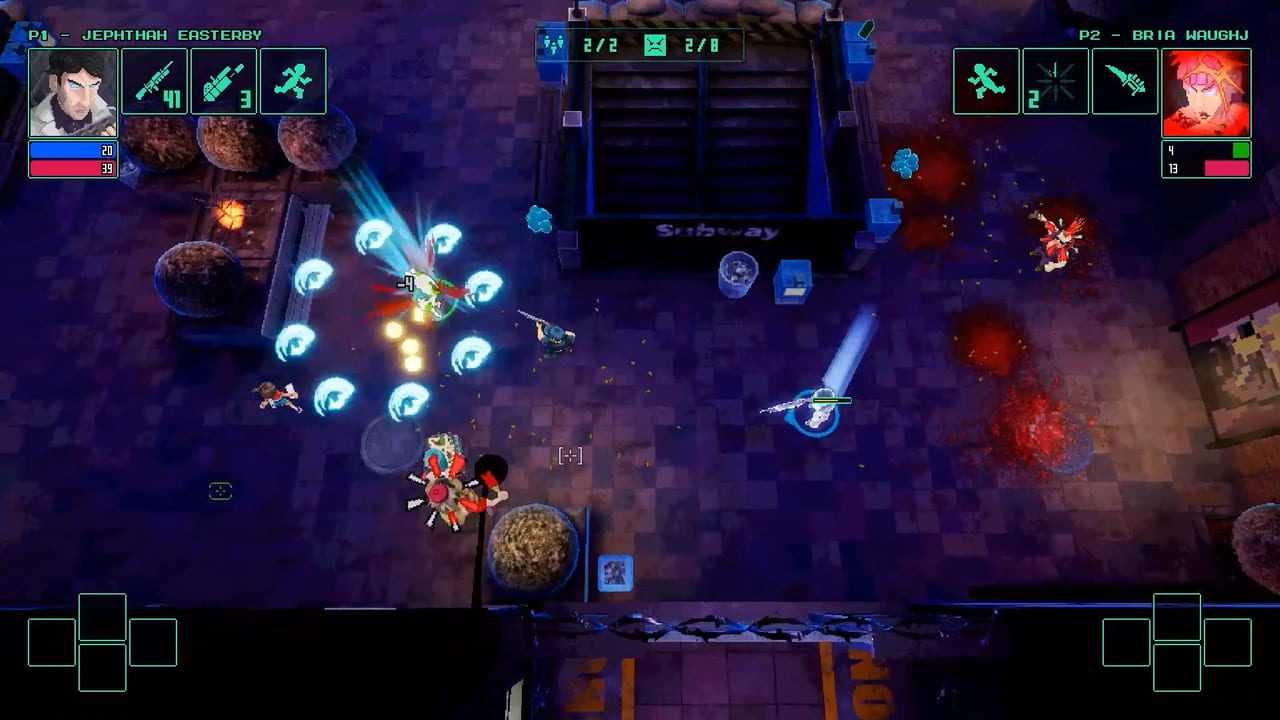Activate P1's running man sprint ability

click(293, 81)
